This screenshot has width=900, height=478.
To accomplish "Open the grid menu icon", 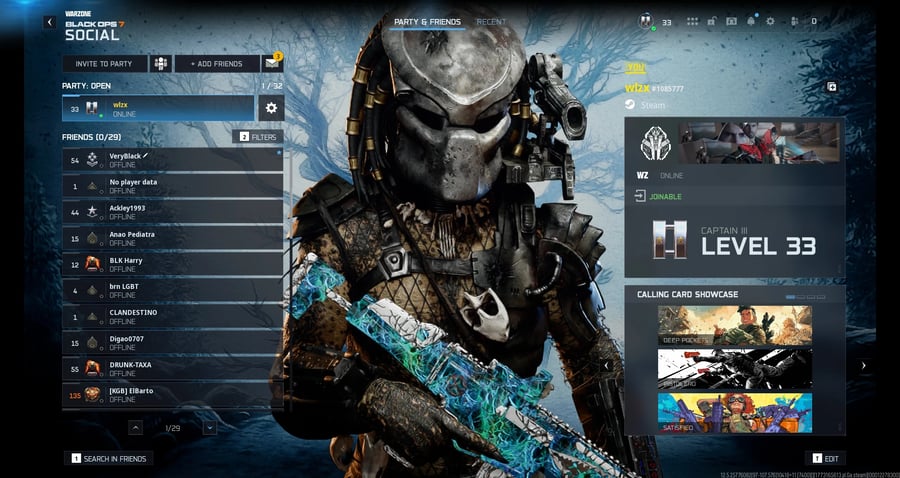I will pyautogui.click(x=690, y=21).
